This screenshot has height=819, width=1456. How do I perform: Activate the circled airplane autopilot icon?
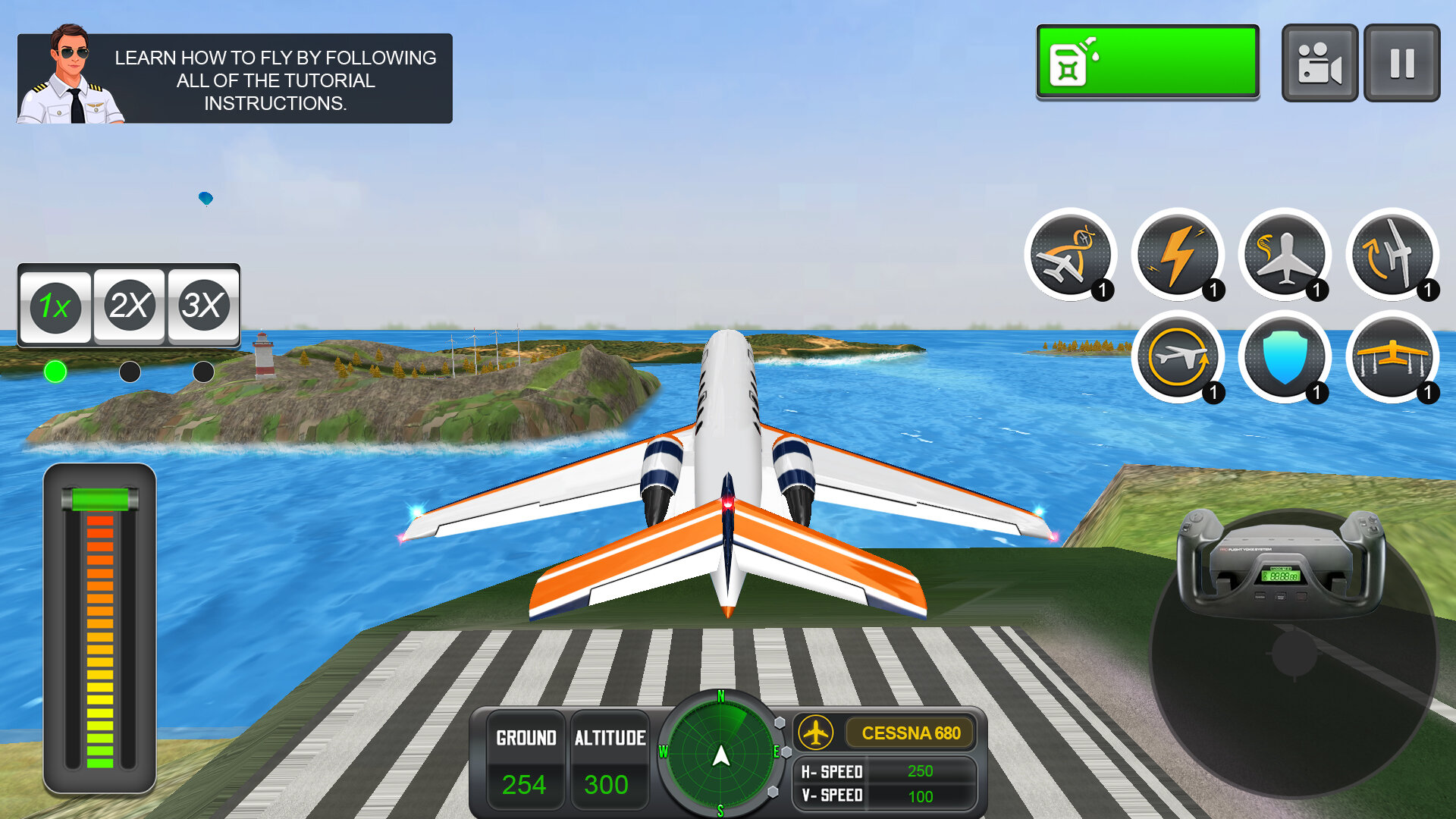[x=1178, y=357]
